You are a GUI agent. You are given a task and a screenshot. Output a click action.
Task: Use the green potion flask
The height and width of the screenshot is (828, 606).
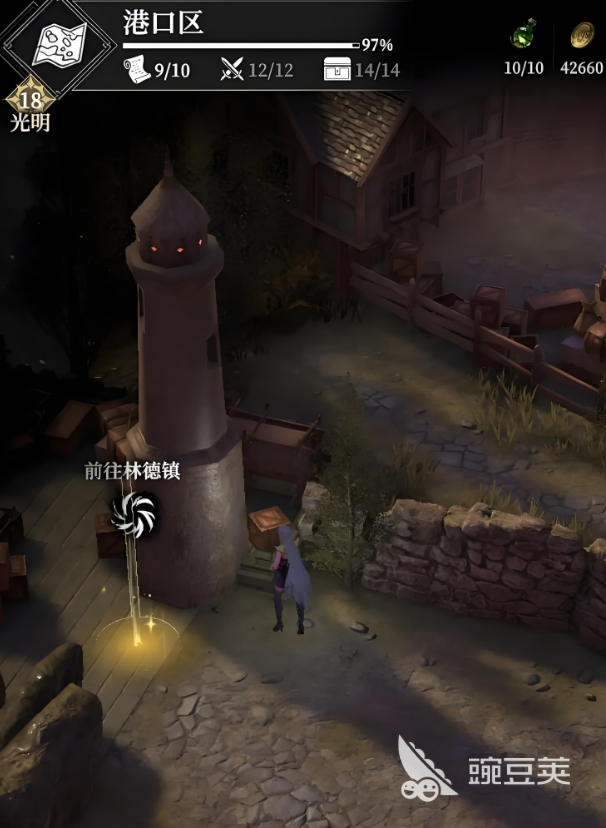click(x=522, y=36)
